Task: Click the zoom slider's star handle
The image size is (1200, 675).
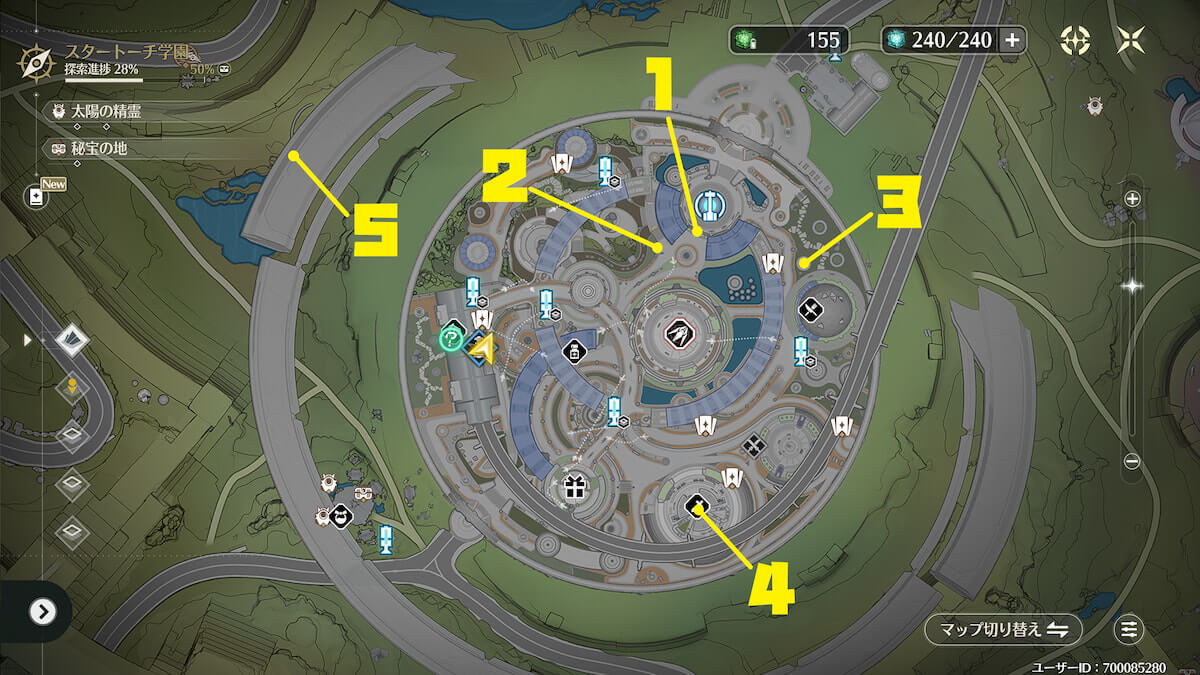Action: (1132, 285)
